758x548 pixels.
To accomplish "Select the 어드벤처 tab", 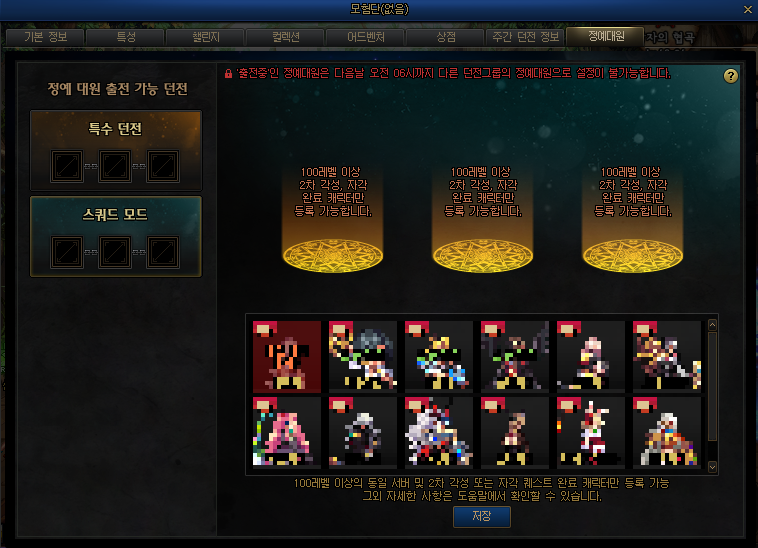I will point(366,37).
